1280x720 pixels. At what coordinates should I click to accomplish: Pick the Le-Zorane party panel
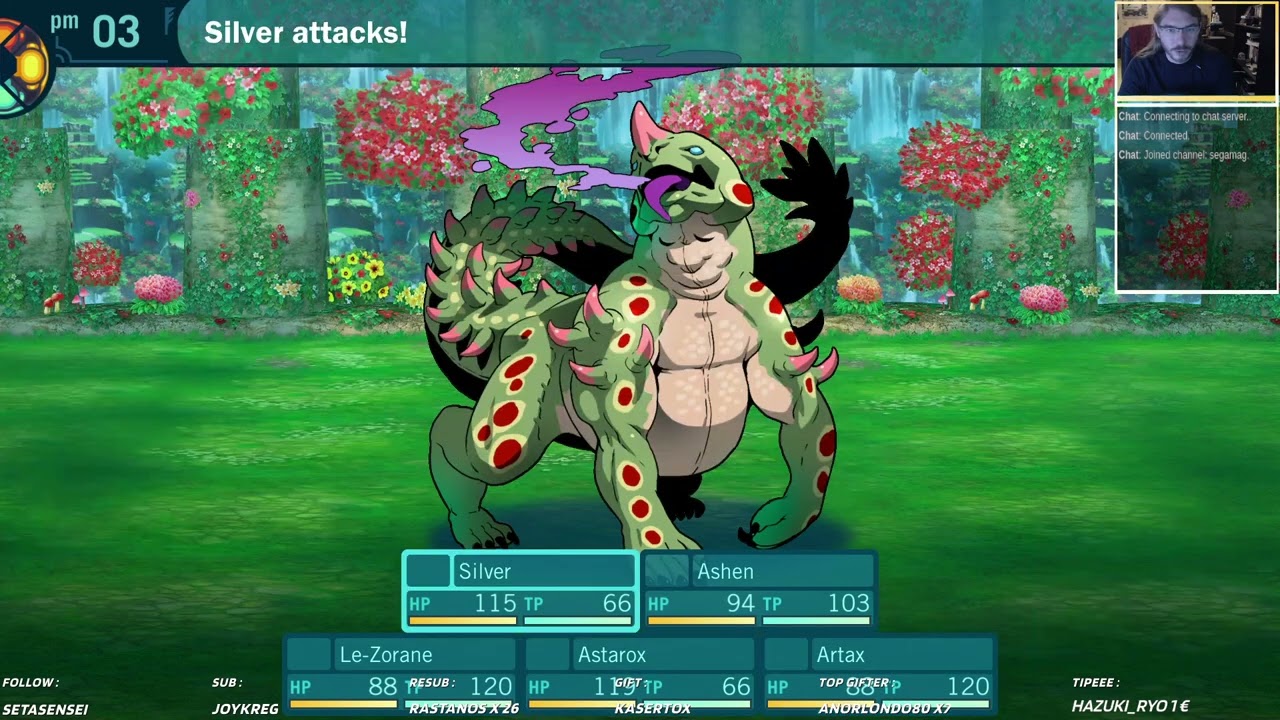click(401, 674)
